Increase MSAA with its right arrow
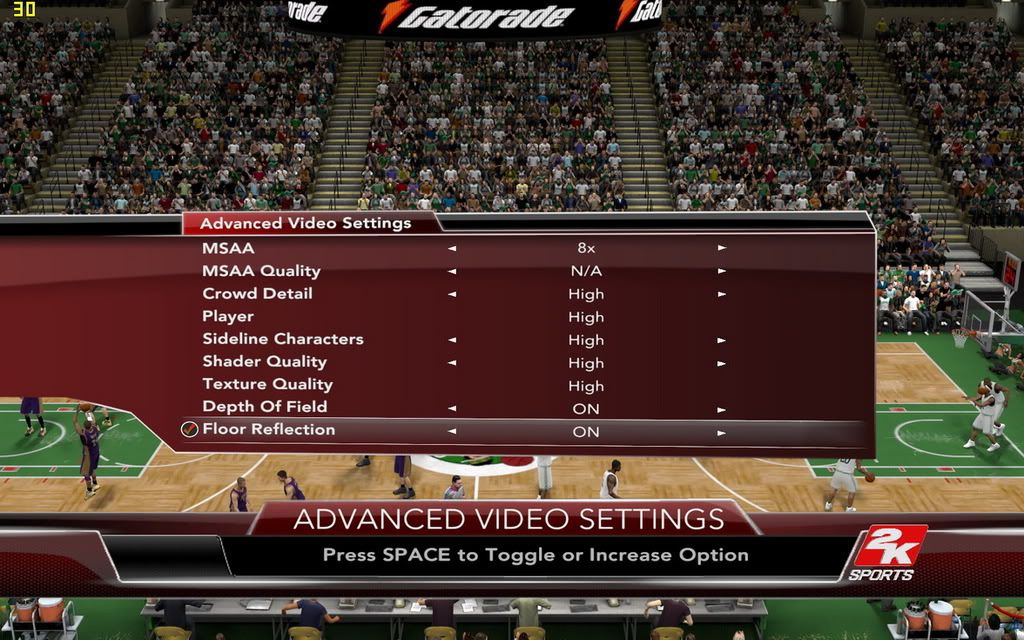The width and height of the screenshot is (1024, 640). point(721,248)
